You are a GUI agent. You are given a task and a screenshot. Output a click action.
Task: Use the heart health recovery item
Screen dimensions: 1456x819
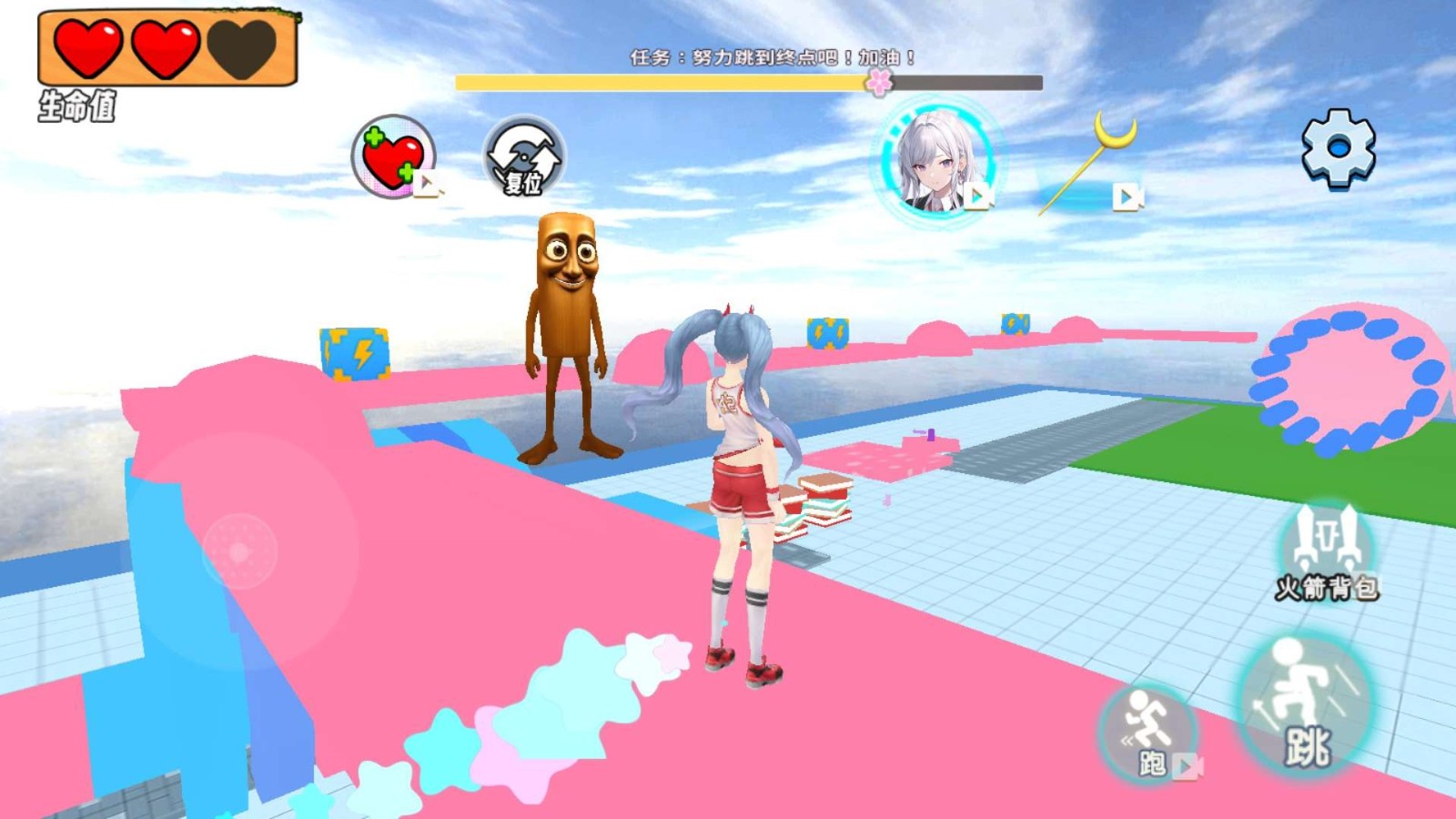[x=392, y=153]
